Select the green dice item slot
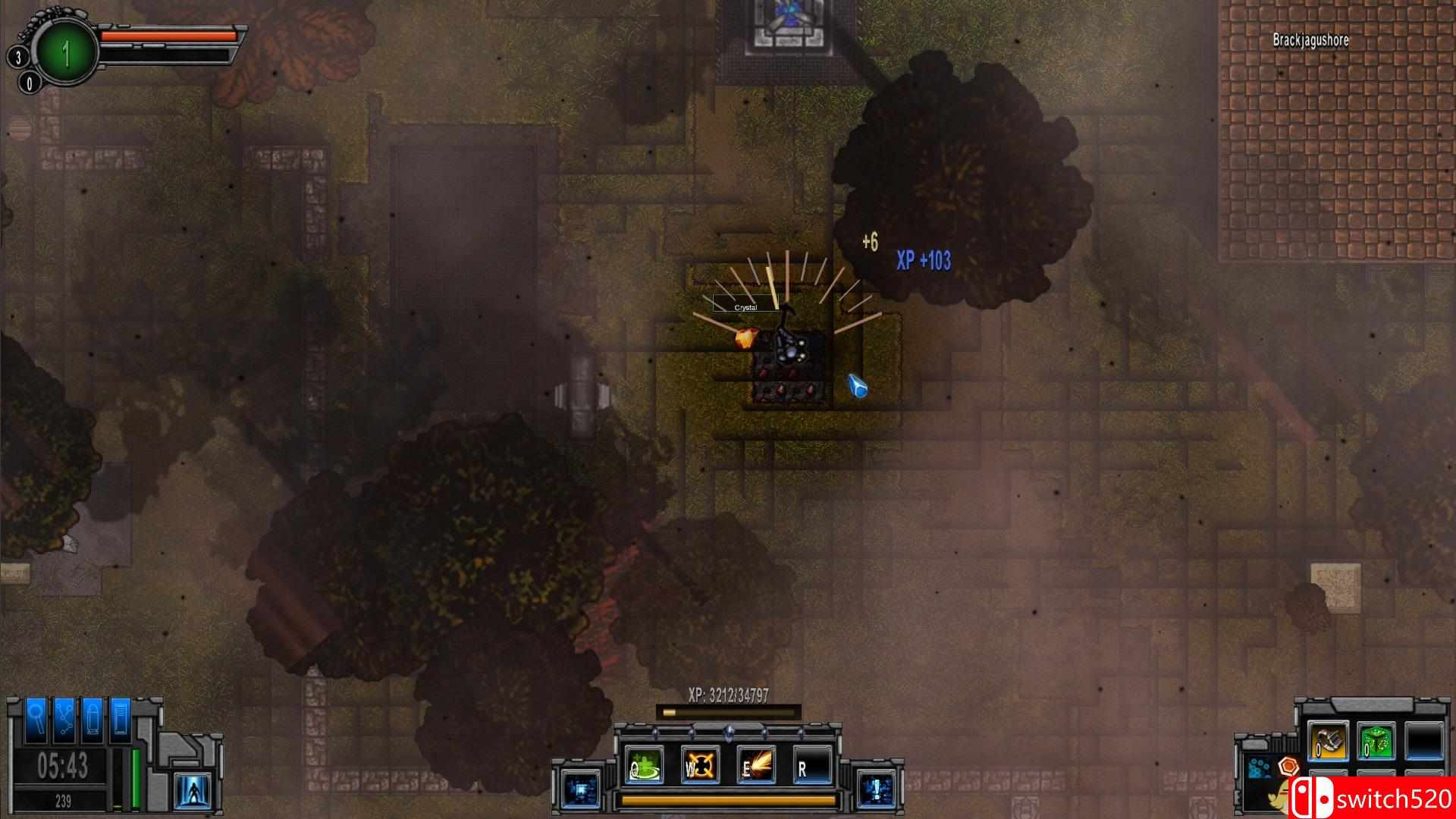 point(1376,742)
